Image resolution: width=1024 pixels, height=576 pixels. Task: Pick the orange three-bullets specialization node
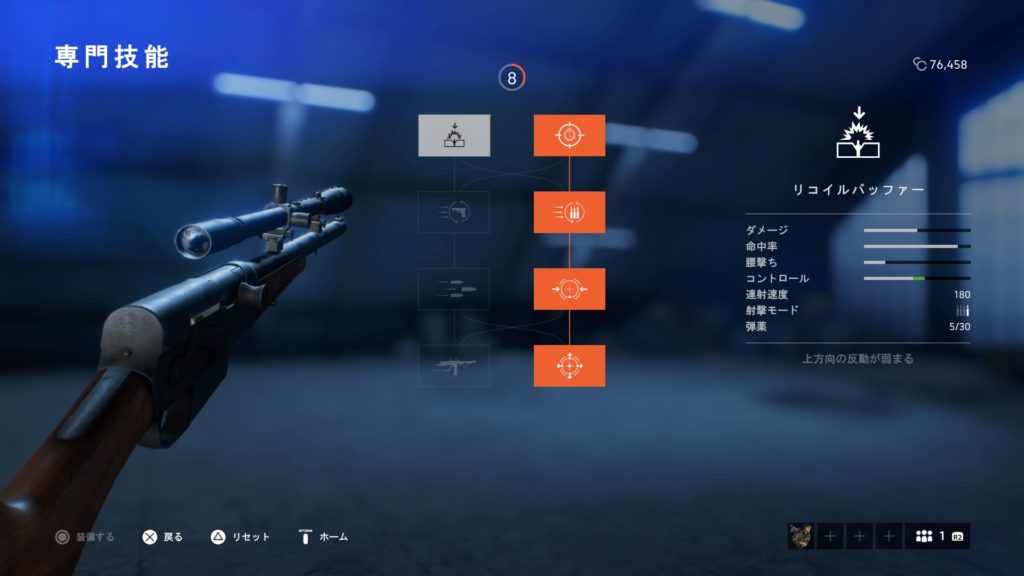(569, 212)
